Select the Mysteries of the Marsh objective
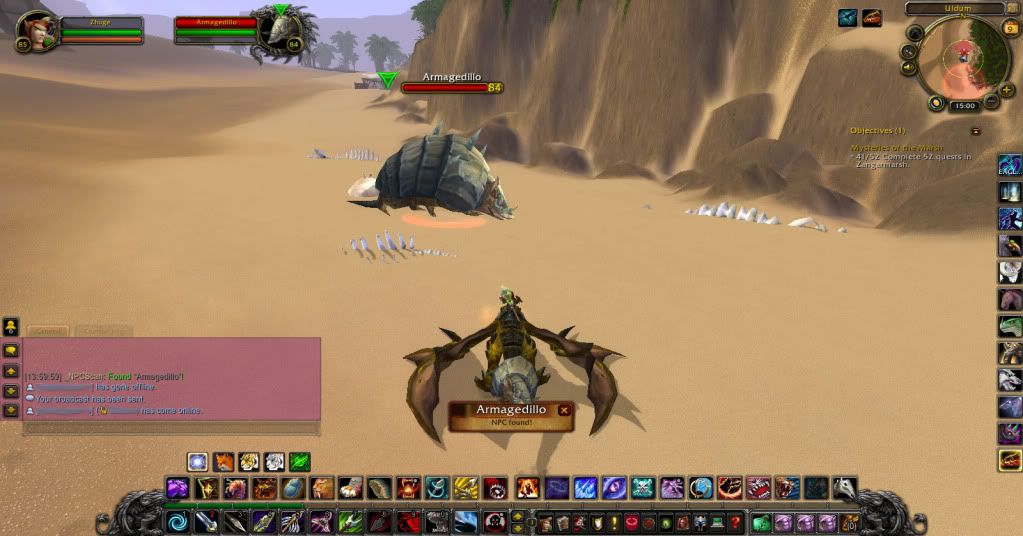1023x536 pixels. tap(897, 148)
